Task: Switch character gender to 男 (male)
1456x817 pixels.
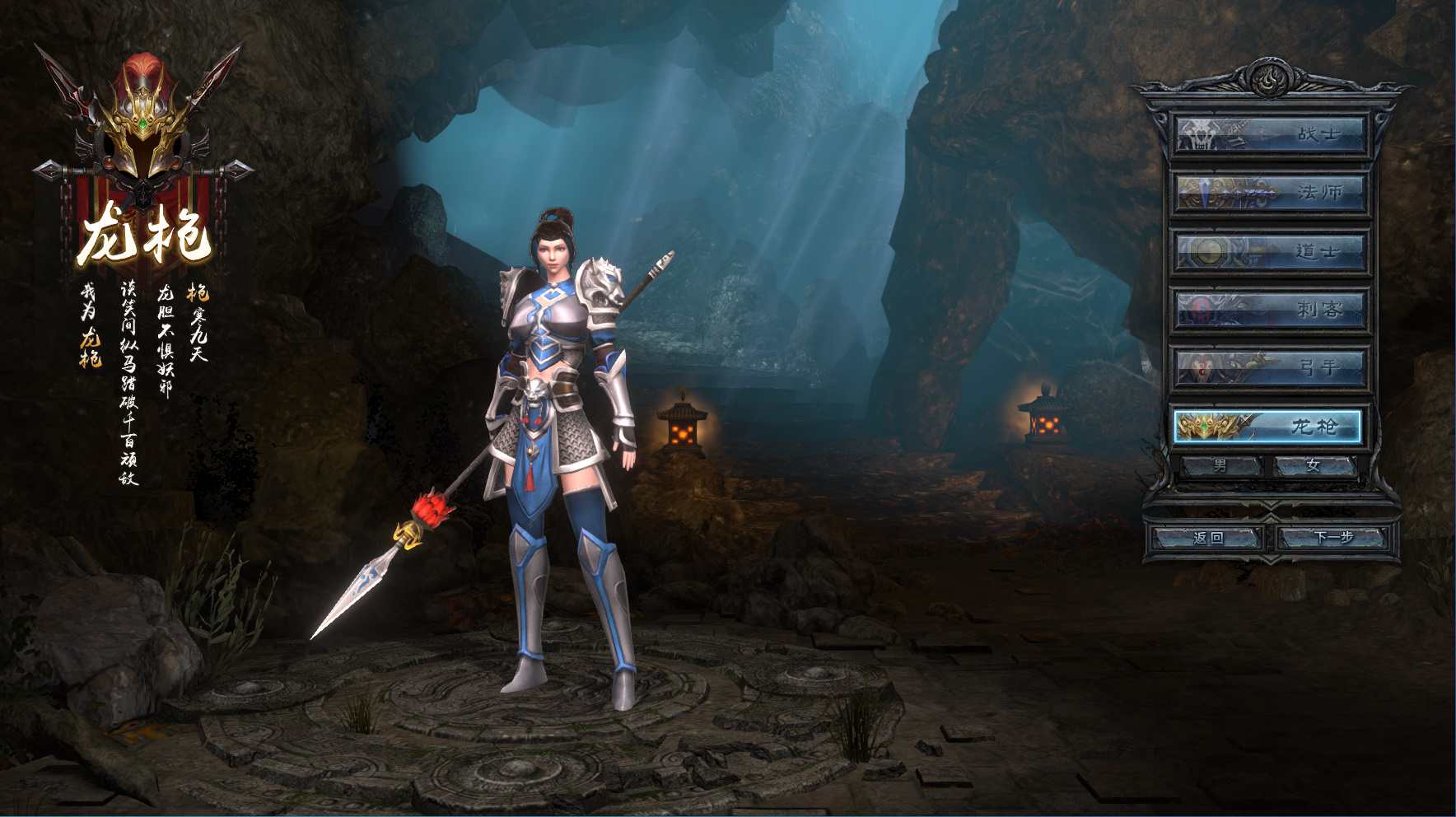Action: [1220, 466]
